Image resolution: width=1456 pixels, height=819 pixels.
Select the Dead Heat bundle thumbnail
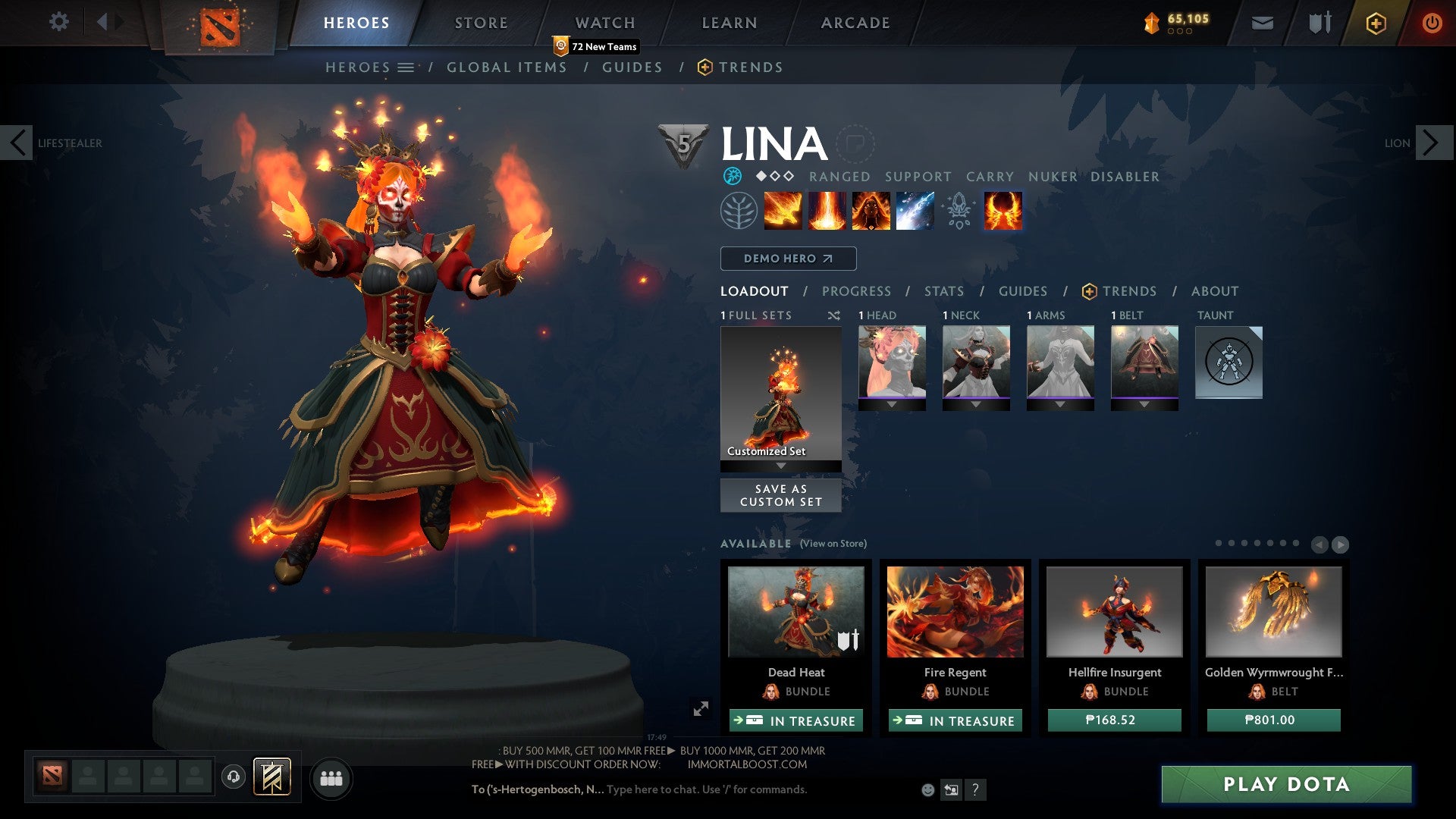click(795, 613)
